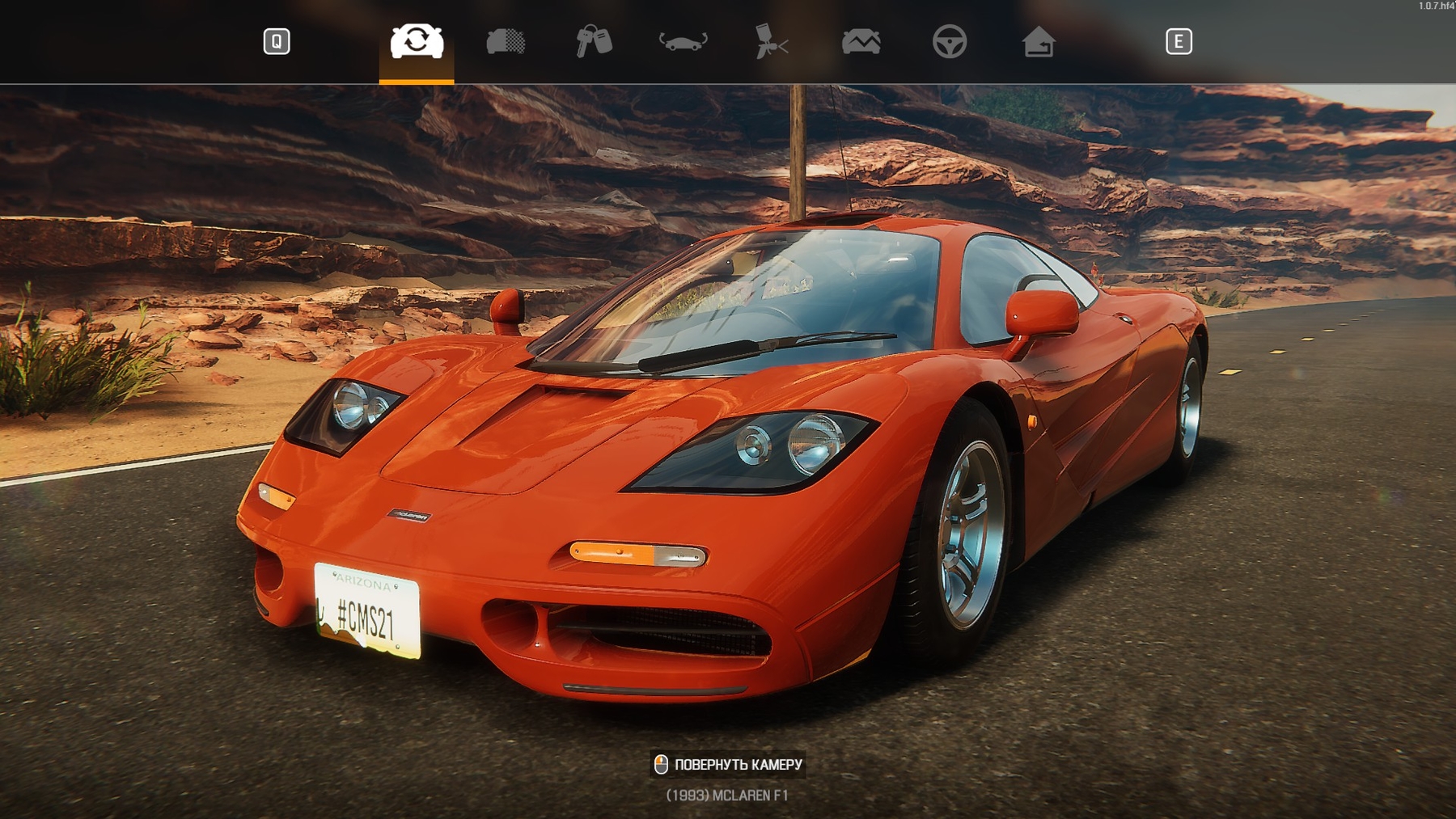
Task: Open the house with return arrow tab
Action: click(x=1038, y=41)
